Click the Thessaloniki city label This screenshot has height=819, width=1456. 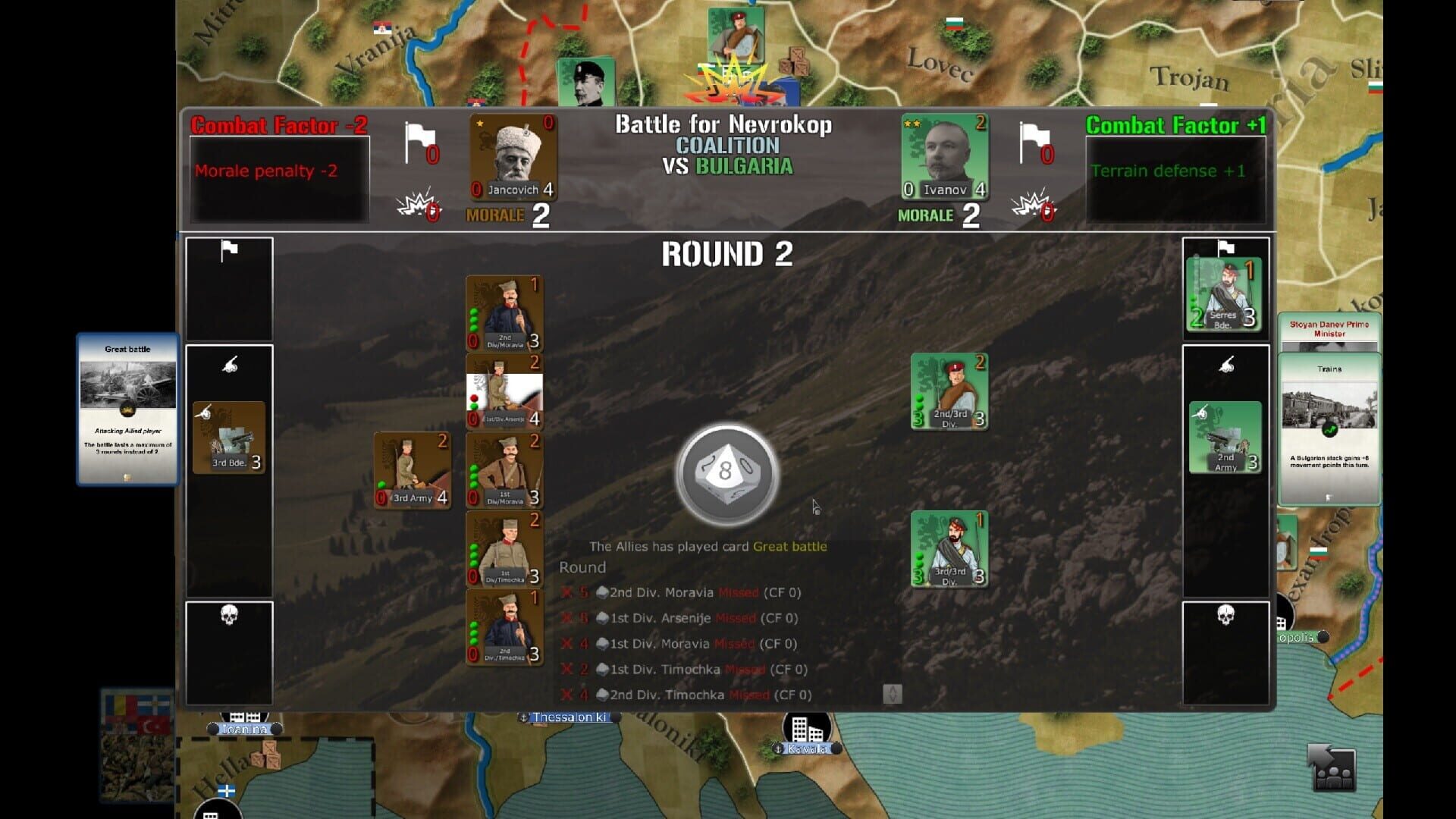[569, 719]
